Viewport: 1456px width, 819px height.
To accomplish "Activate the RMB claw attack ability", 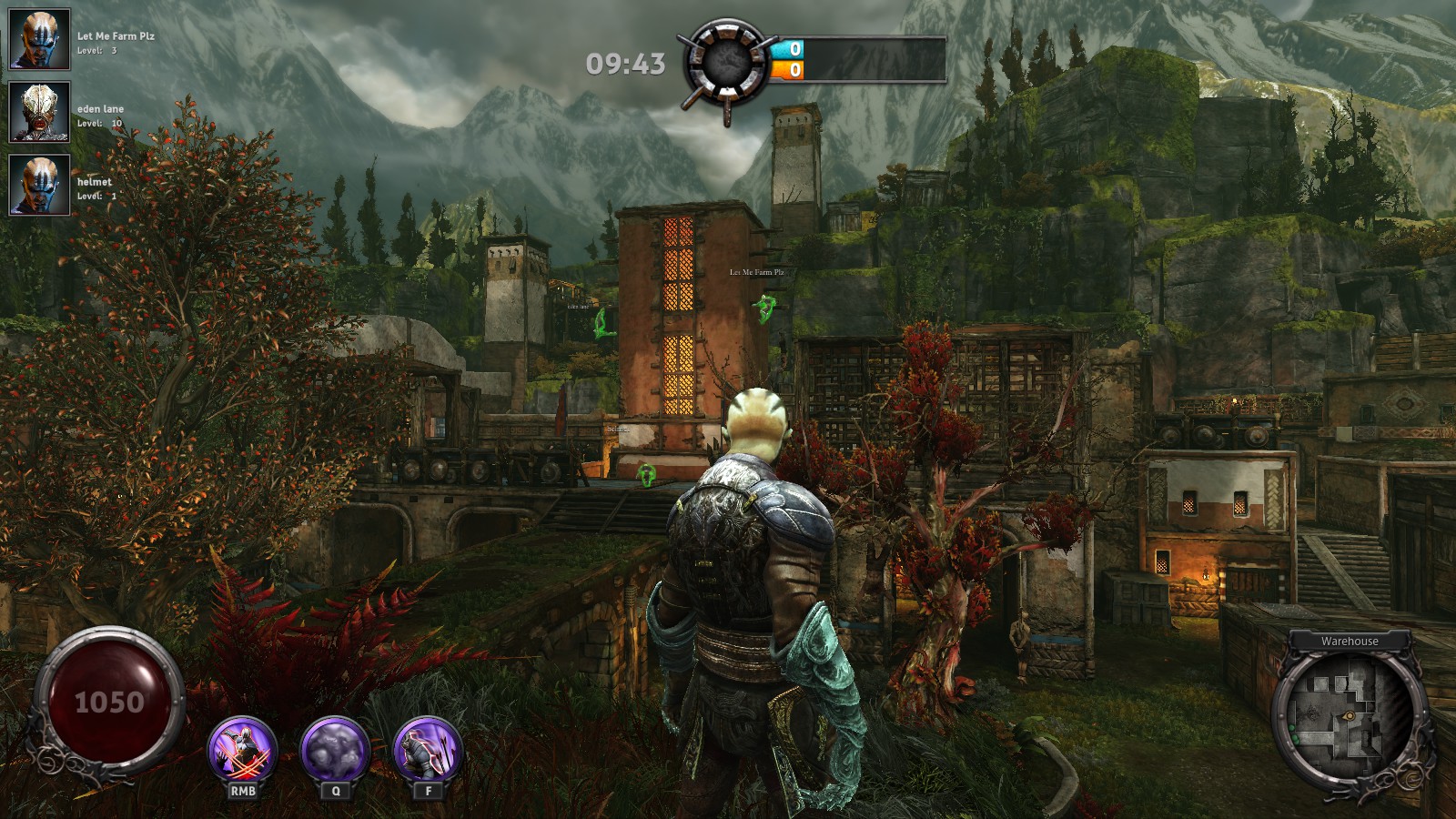I will [243, 752].
